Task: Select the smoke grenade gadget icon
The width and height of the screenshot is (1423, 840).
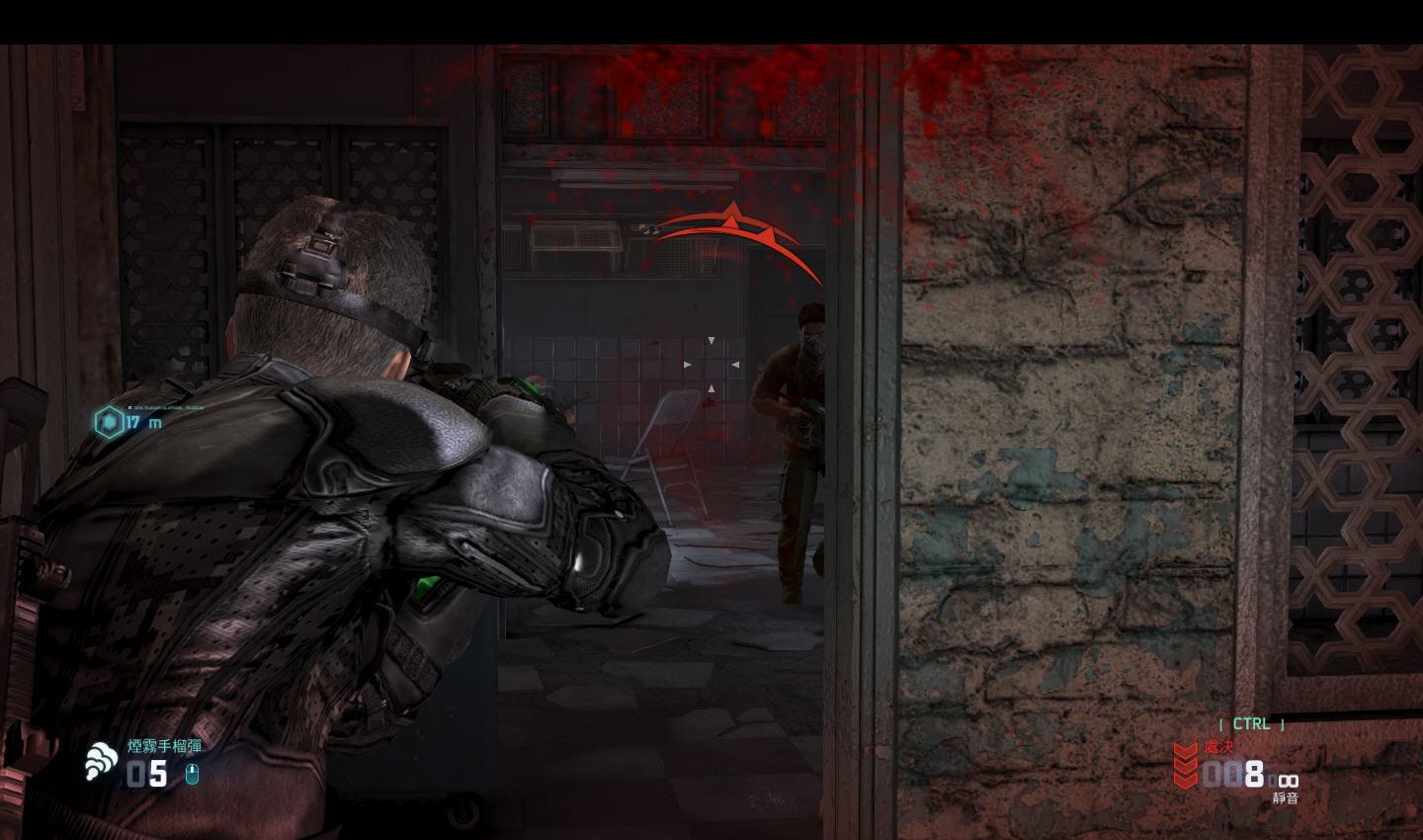Action: pyautogui.click(x=101, y=762)
